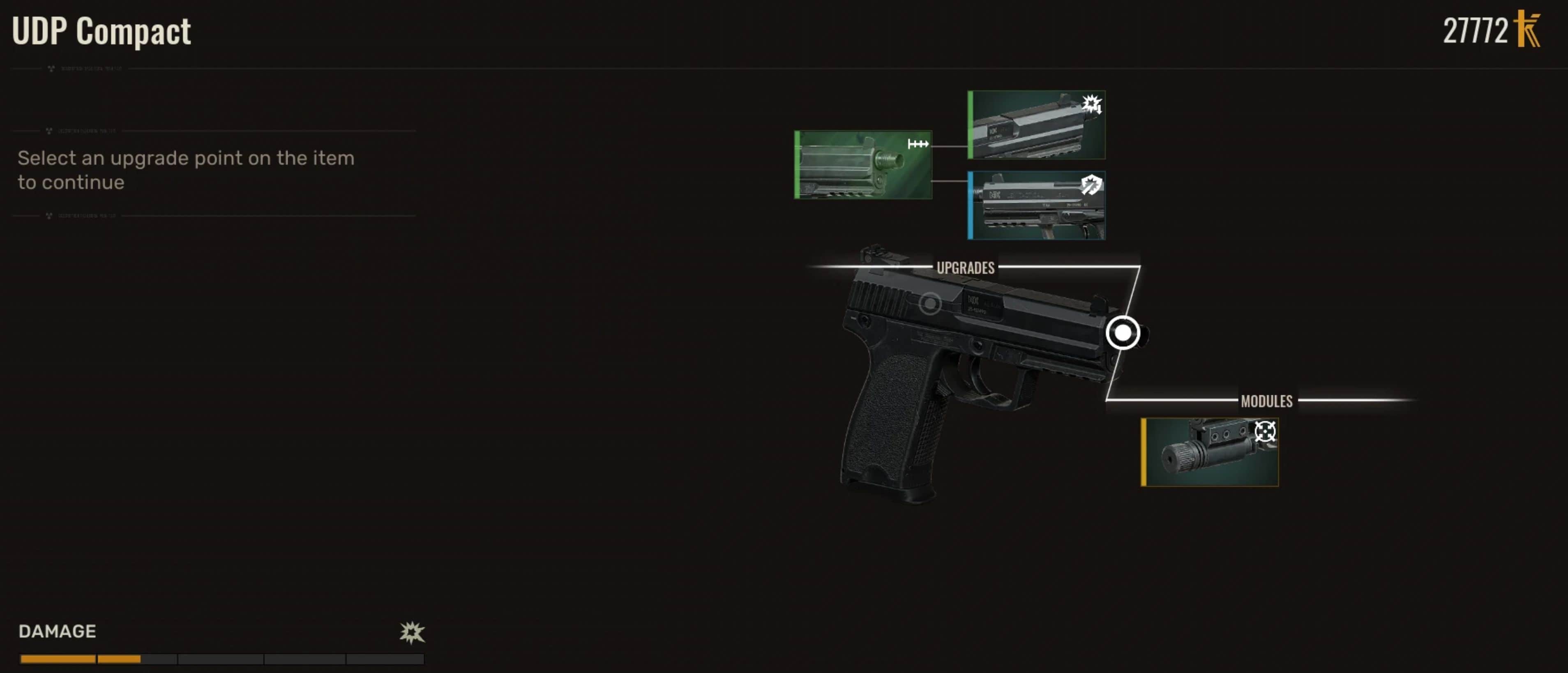Select the dim upgrade point on the slide

[929, 303]
